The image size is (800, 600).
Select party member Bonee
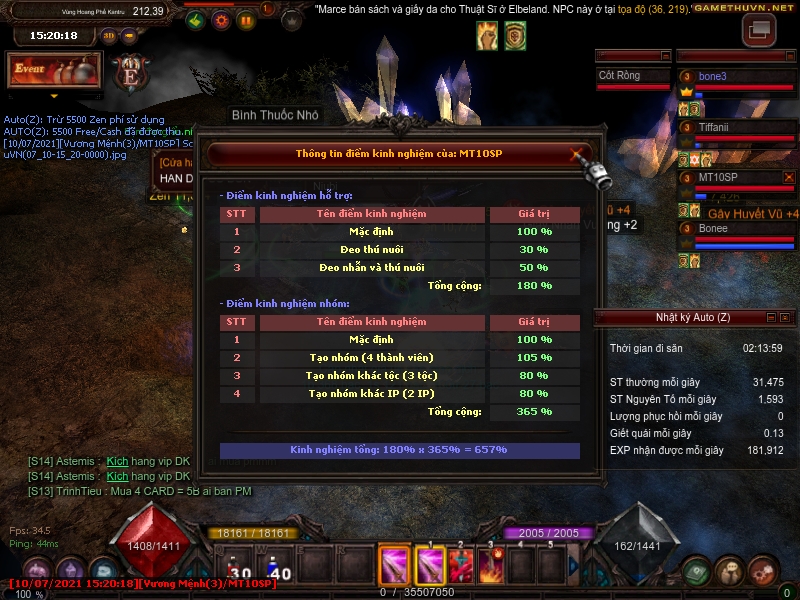coord(738,229)
